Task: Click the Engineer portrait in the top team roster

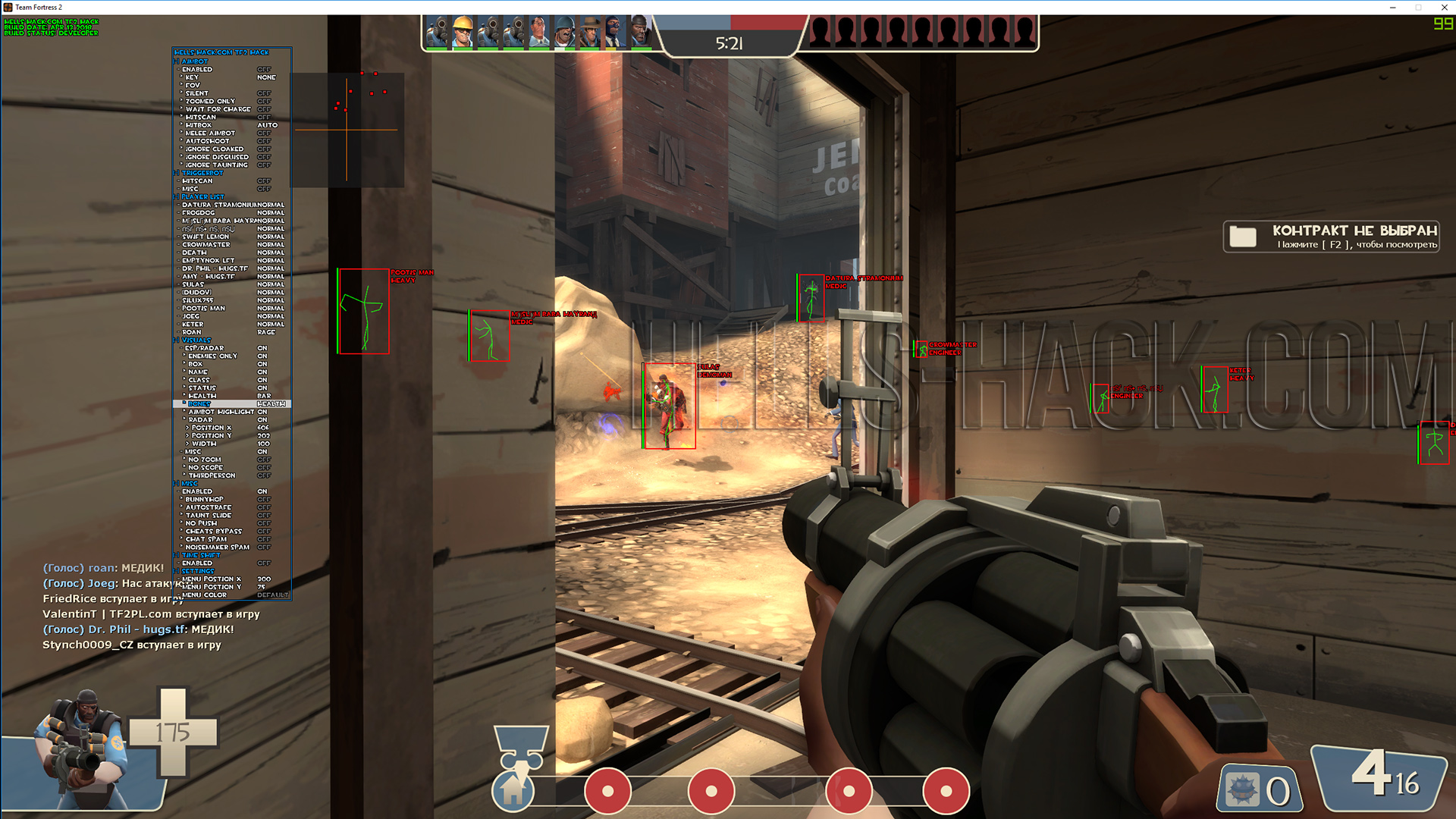Action: (462, 30)
